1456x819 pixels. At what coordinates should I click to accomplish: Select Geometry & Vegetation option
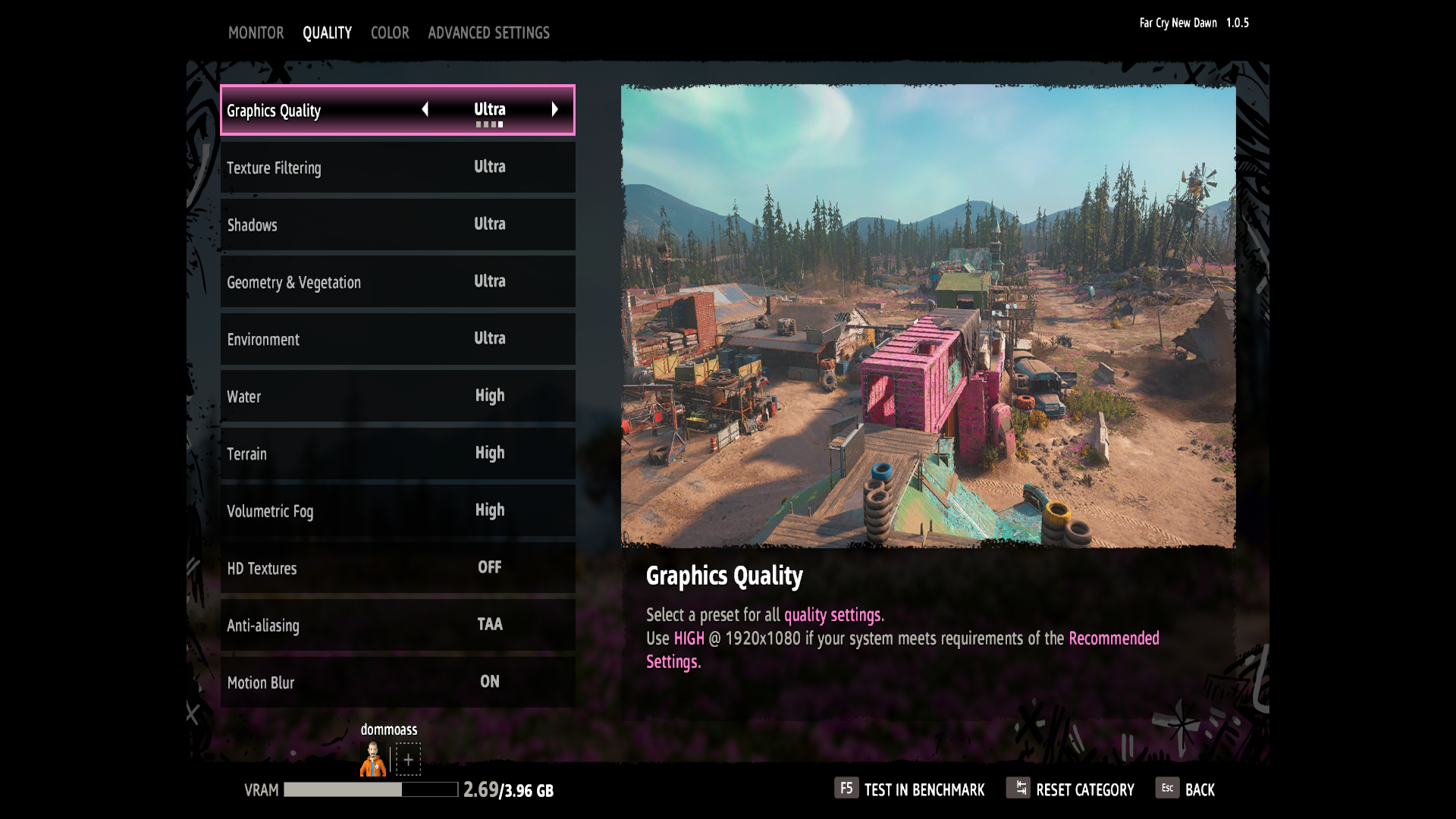pyautogui.click(x=397, y=282)
